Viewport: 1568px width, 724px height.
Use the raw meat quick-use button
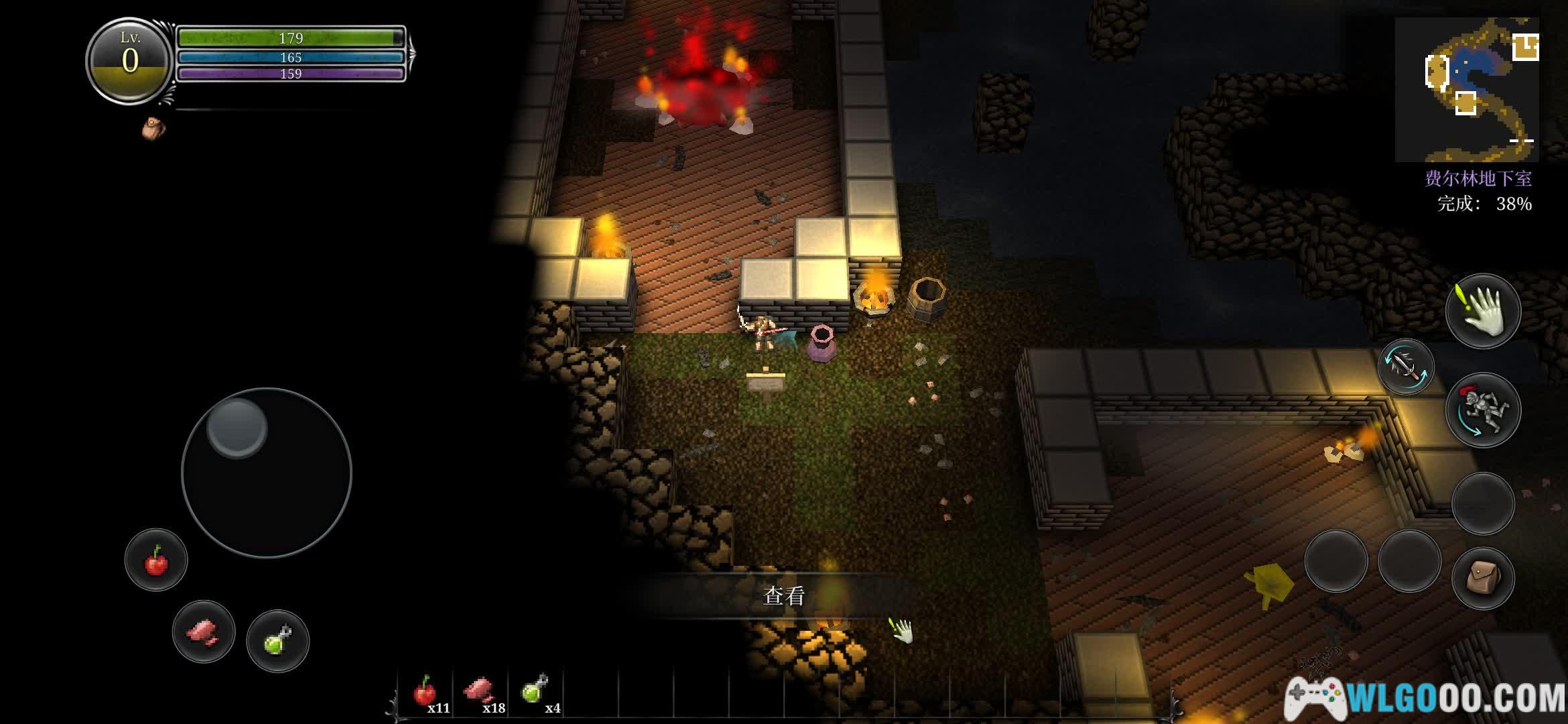click(x=204, y=631)
